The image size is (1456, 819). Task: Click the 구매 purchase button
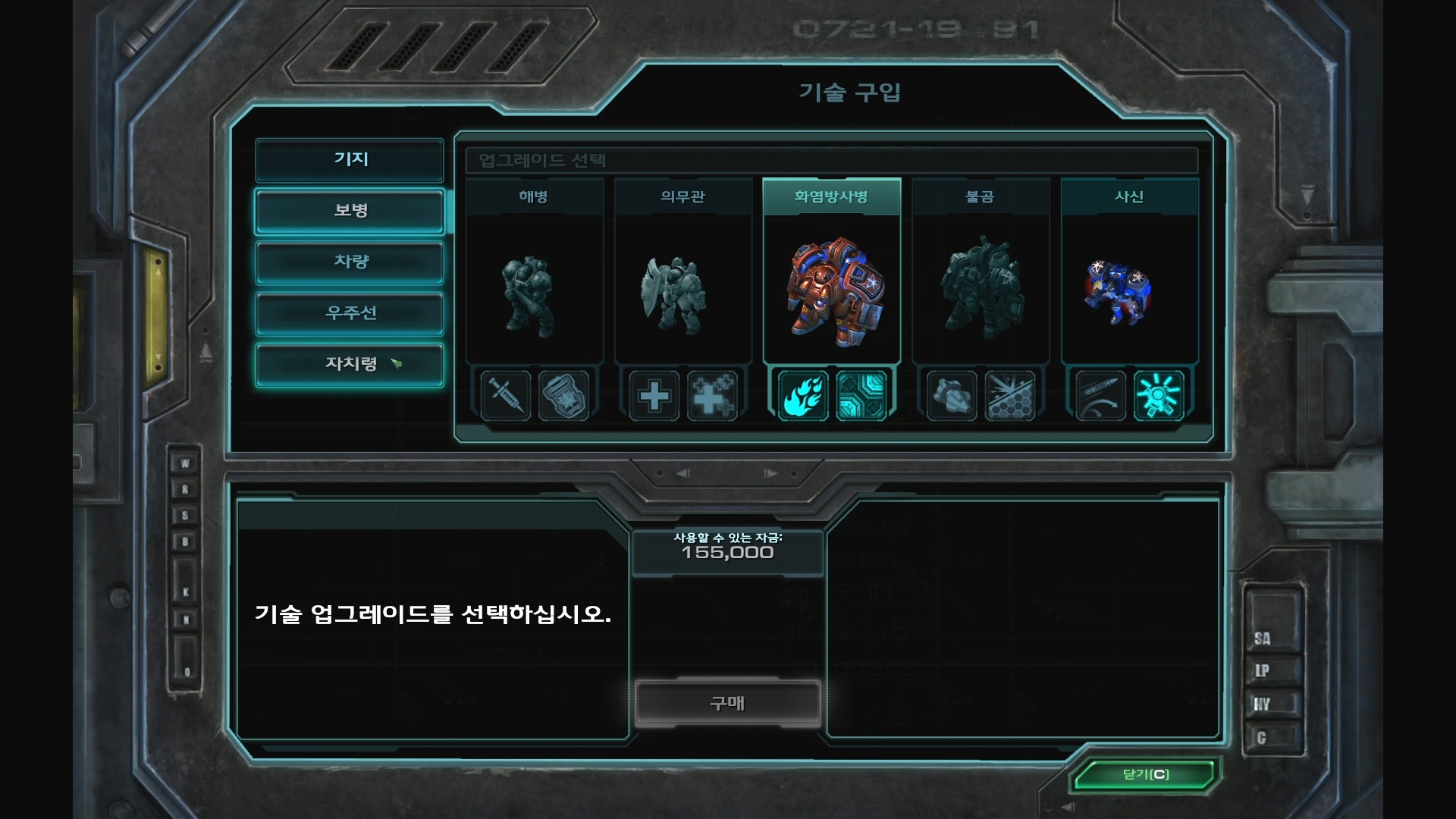(727, 703)
